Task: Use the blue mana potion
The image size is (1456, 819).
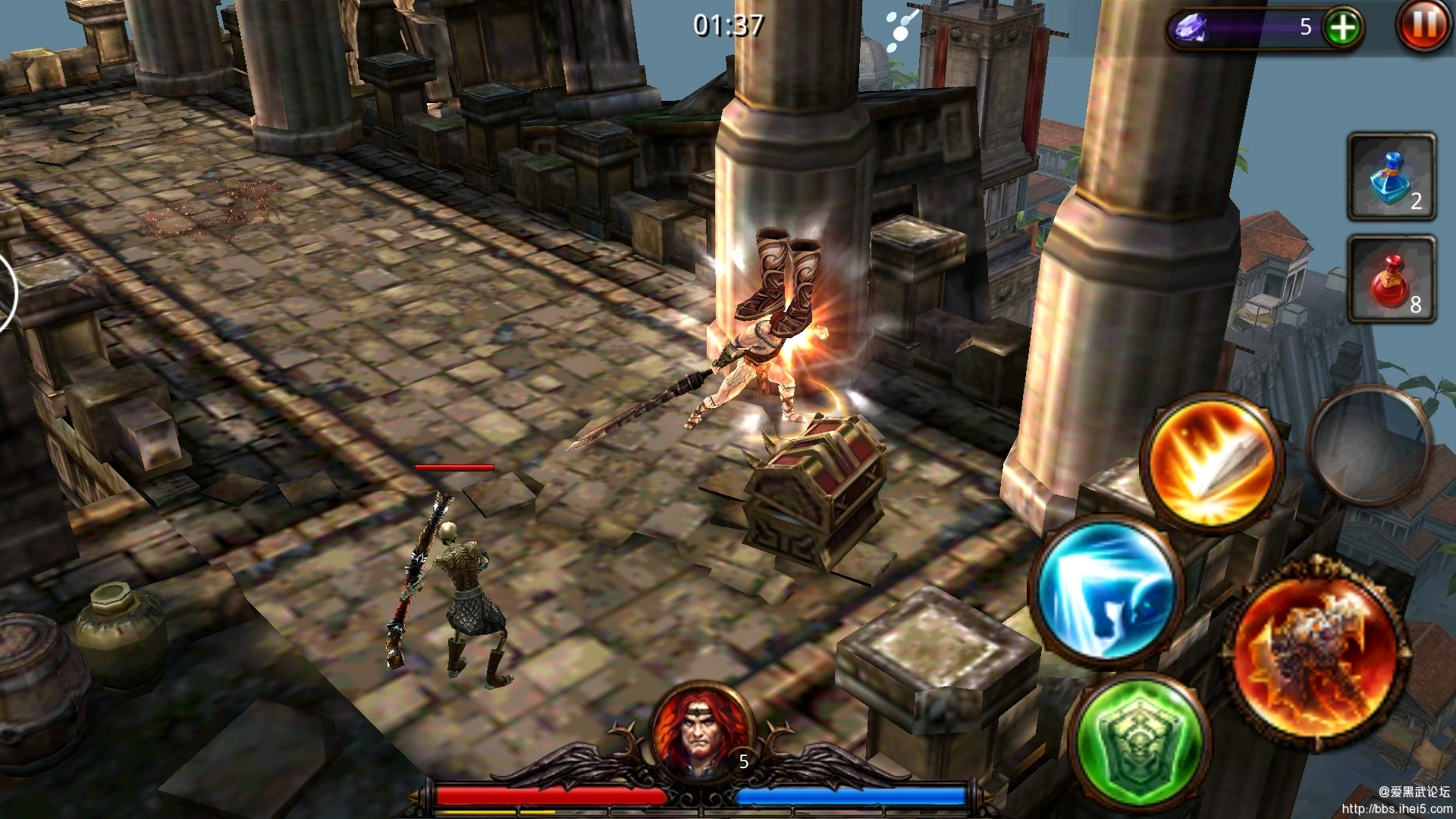Action: point(1391,177)
